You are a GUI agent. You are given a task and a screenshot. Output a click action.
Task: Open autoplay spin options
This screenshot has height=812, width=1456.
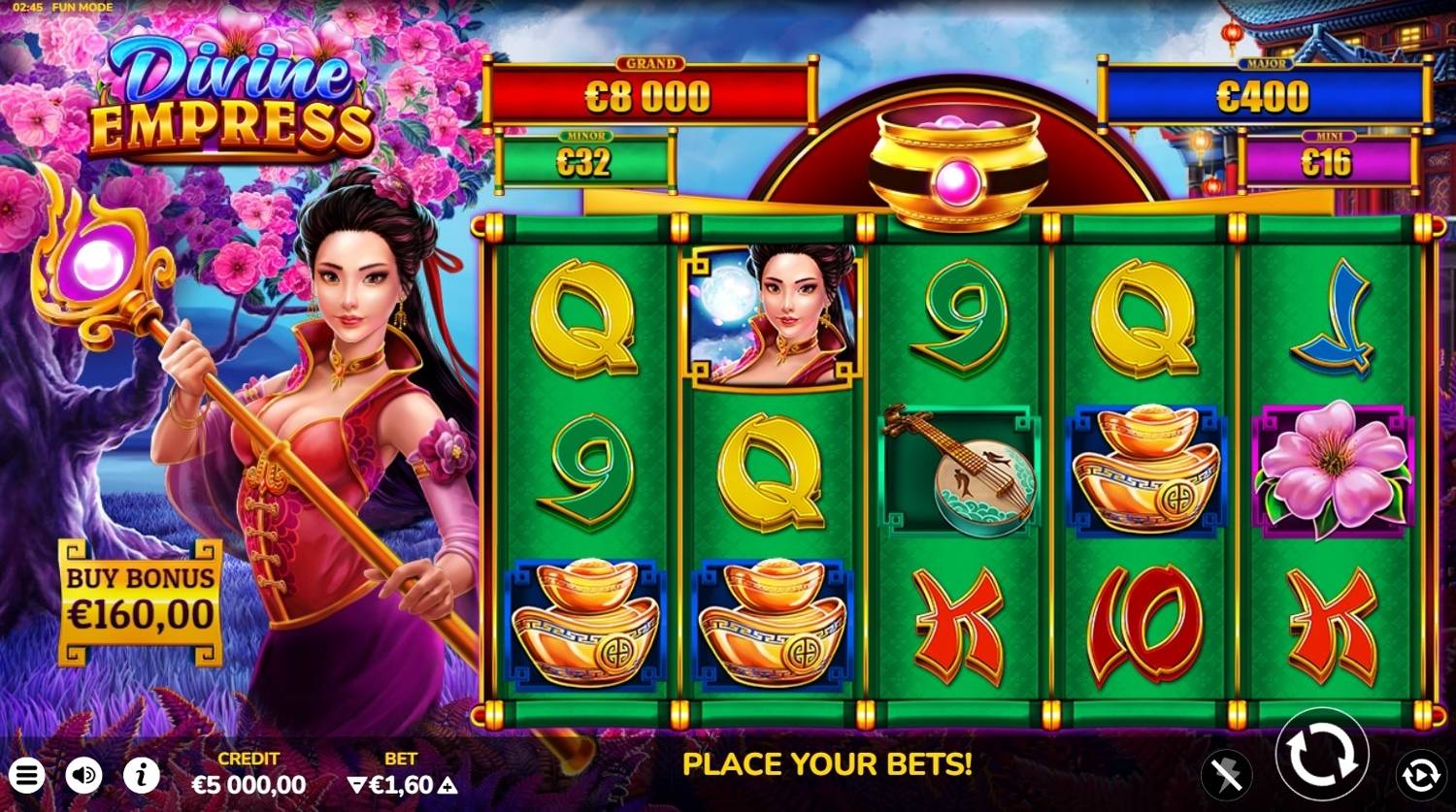point(1420,775)
